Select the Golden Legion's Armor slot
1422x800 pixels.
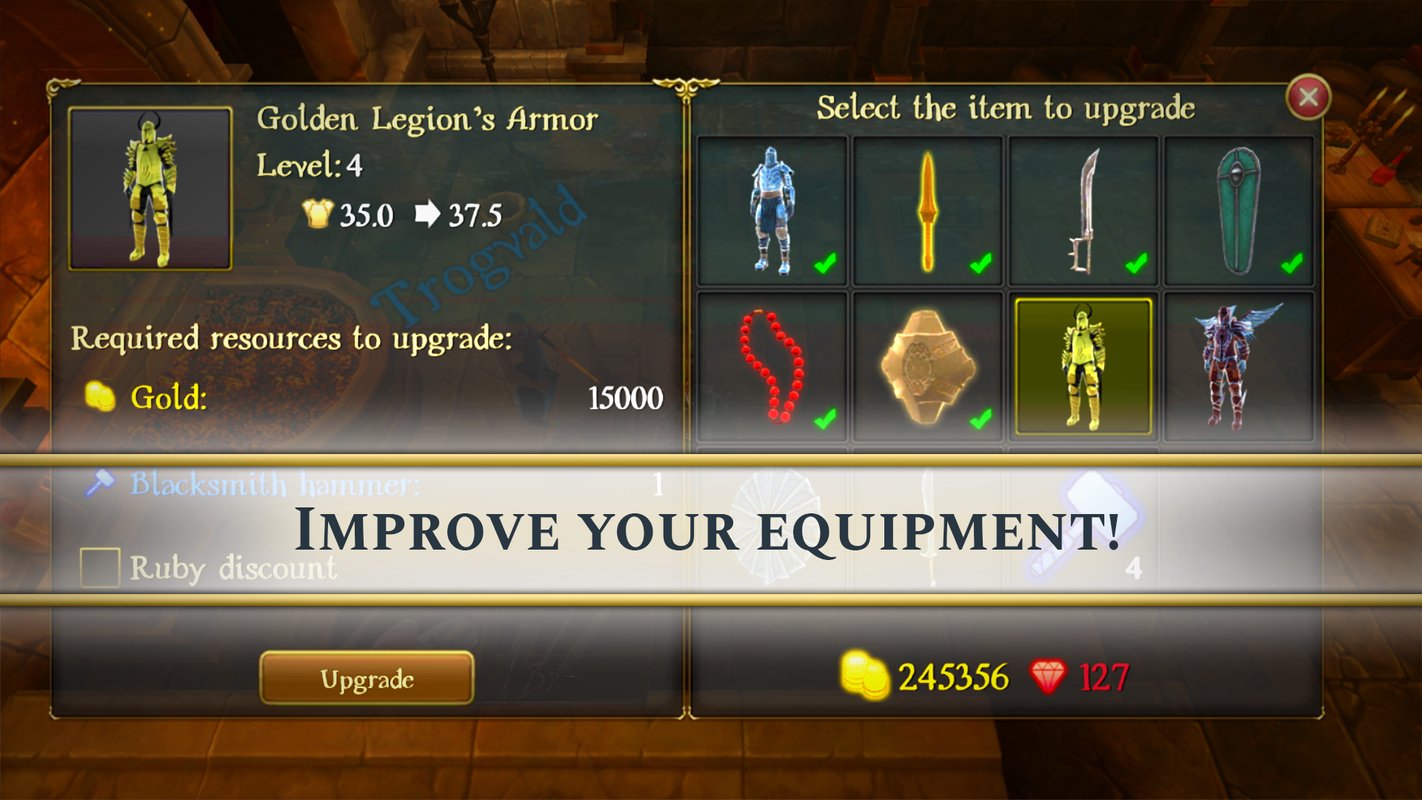[x=1084, y=366]
